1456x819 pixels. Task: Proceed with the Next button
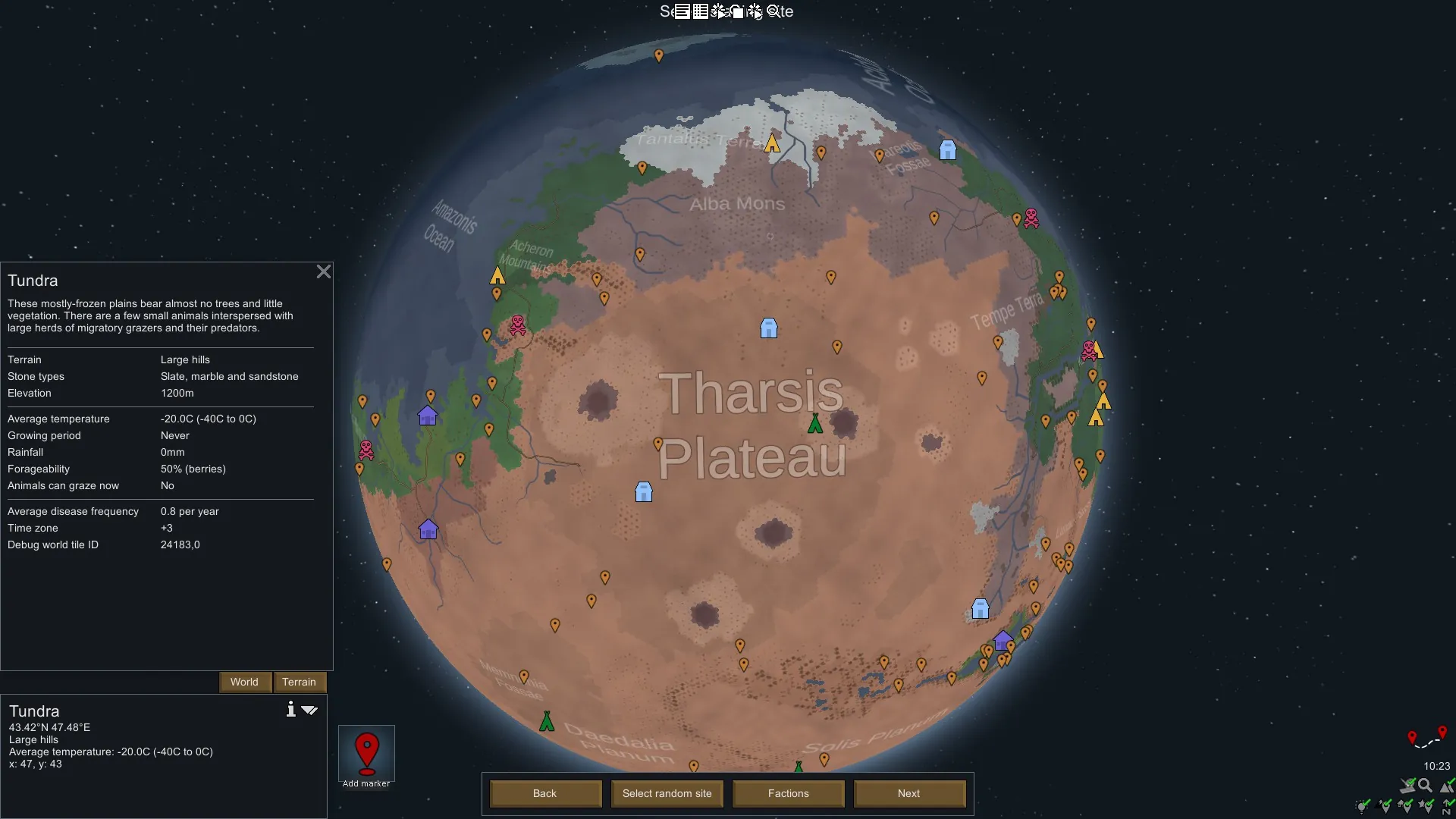pos(908,793)
